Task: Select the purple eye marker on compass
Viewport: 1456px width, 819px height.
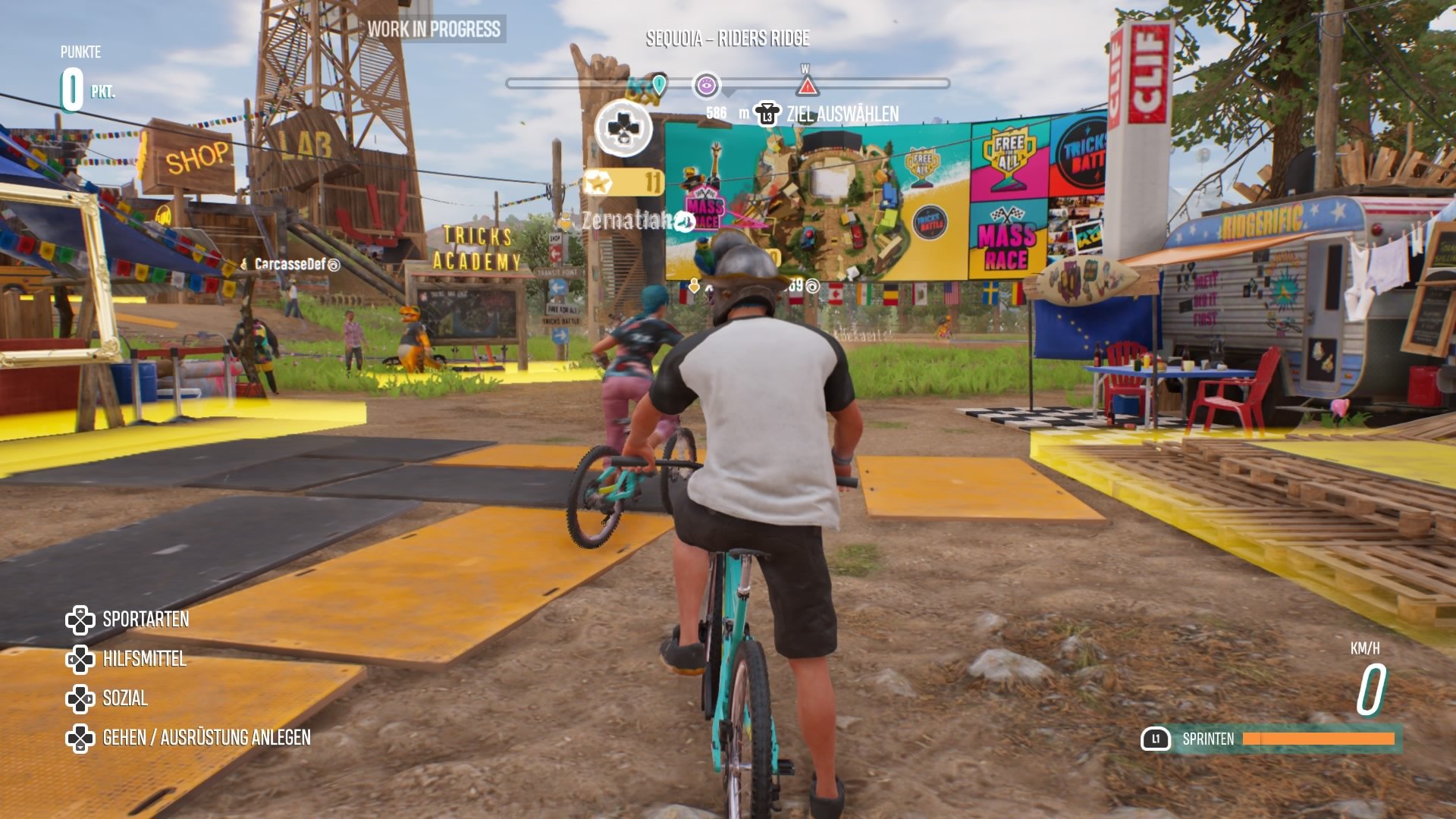Action: click(x=706, y=85)
